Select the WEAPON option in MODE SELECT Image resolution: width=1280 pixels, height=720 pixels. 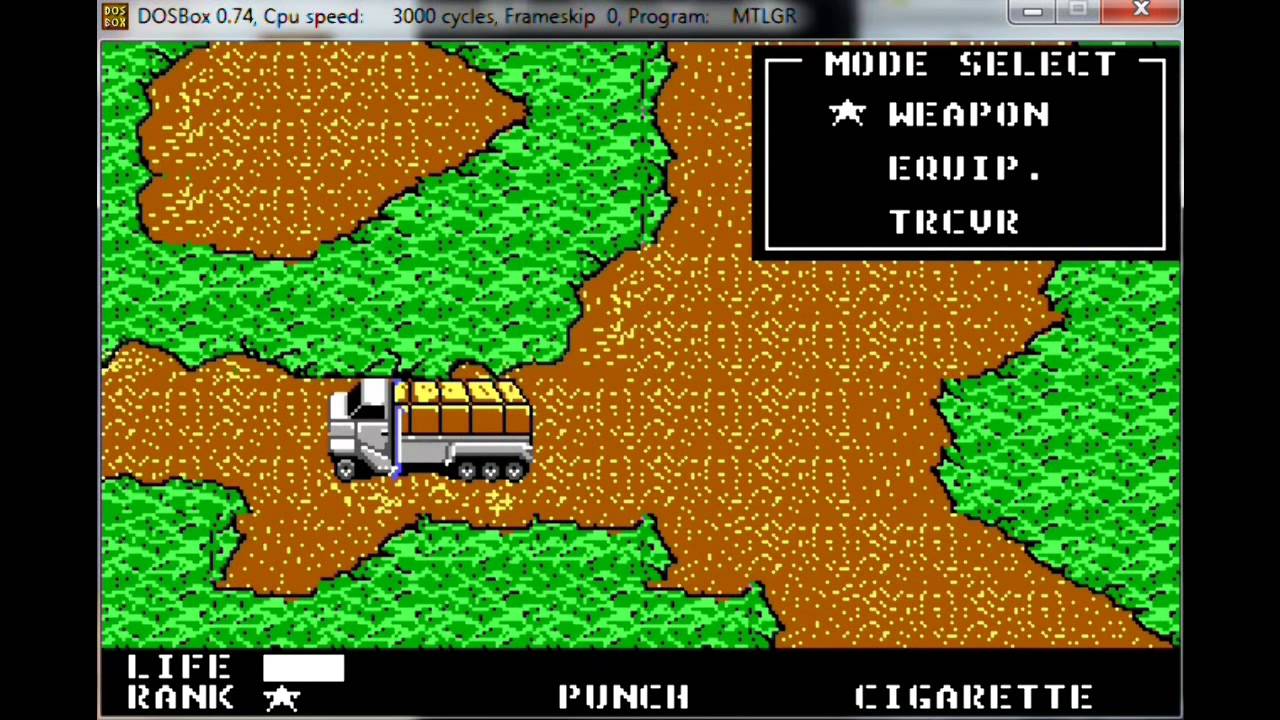pos(968,113)
